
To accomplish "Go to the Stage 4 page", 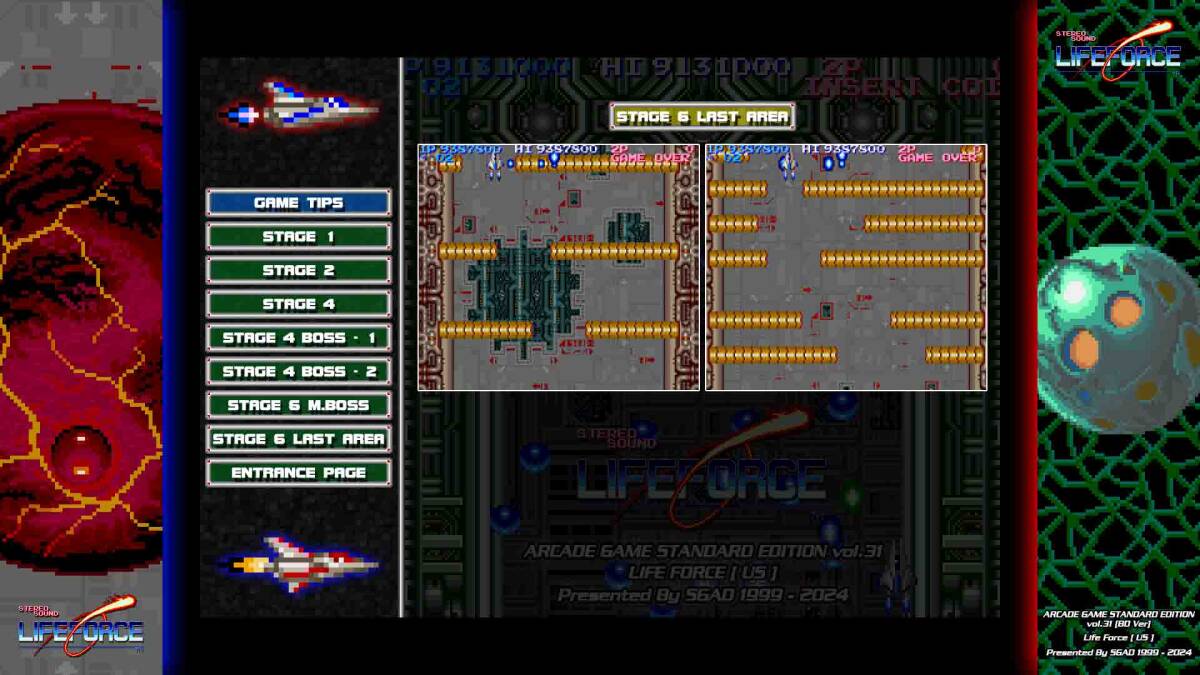I will pos(298,304).
